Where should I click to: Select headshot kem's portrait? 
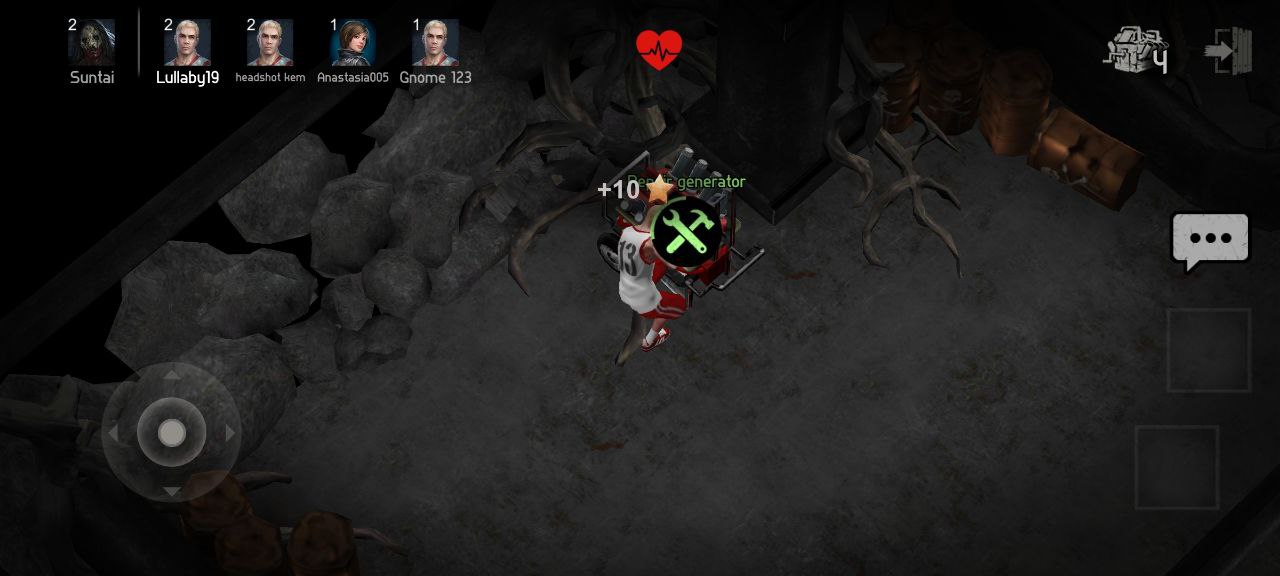pos(270,43)
